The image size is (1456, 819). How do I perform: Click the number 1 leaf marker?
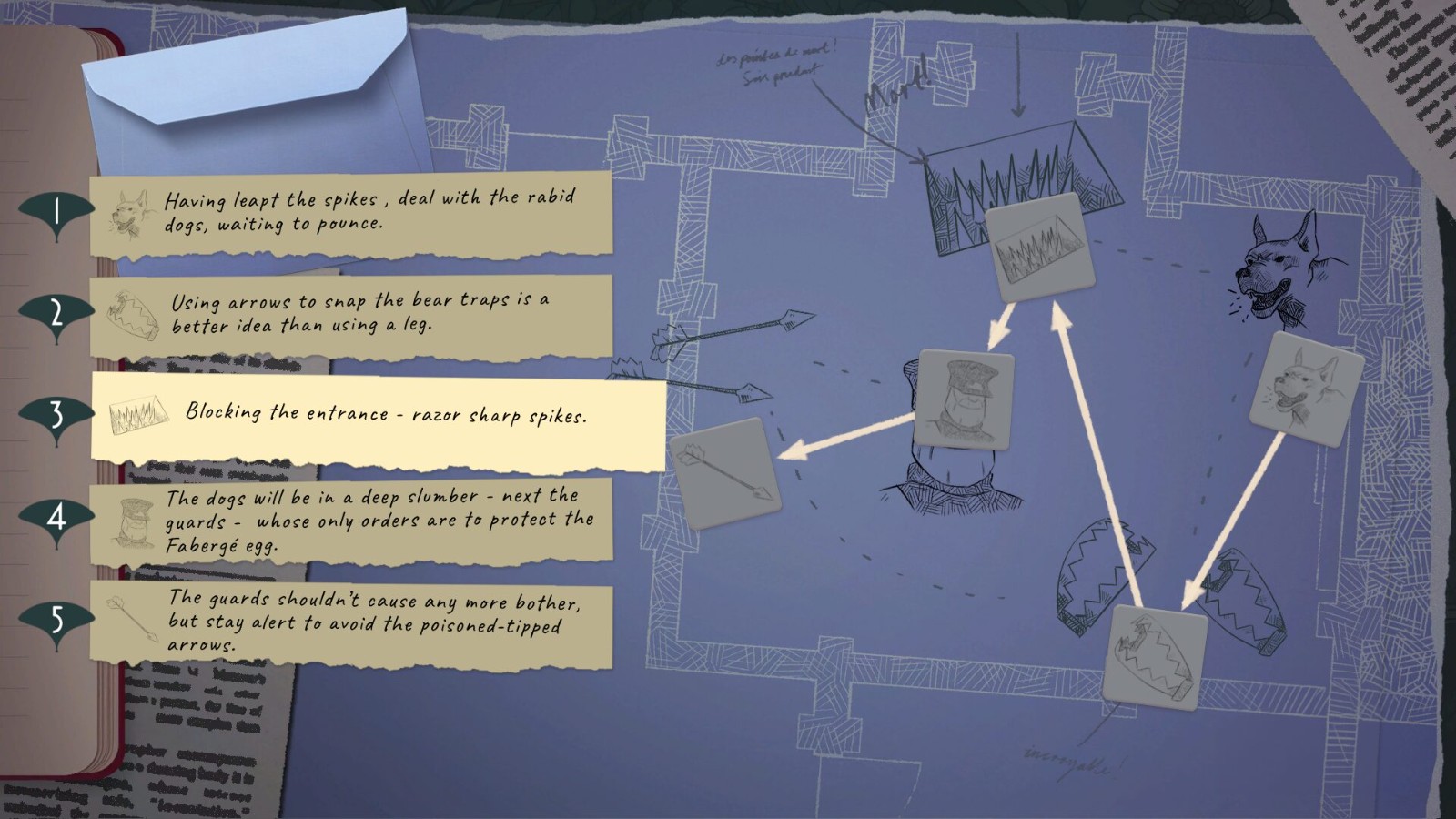pyautogui.click(x=56, y=213)
